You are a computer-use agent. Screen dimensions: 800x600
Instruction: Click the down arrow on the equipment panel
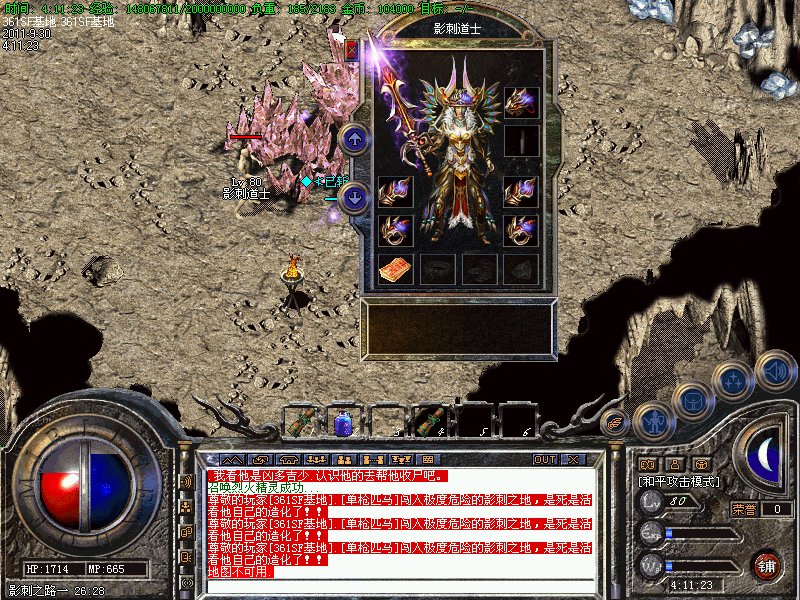pos(354,197)
